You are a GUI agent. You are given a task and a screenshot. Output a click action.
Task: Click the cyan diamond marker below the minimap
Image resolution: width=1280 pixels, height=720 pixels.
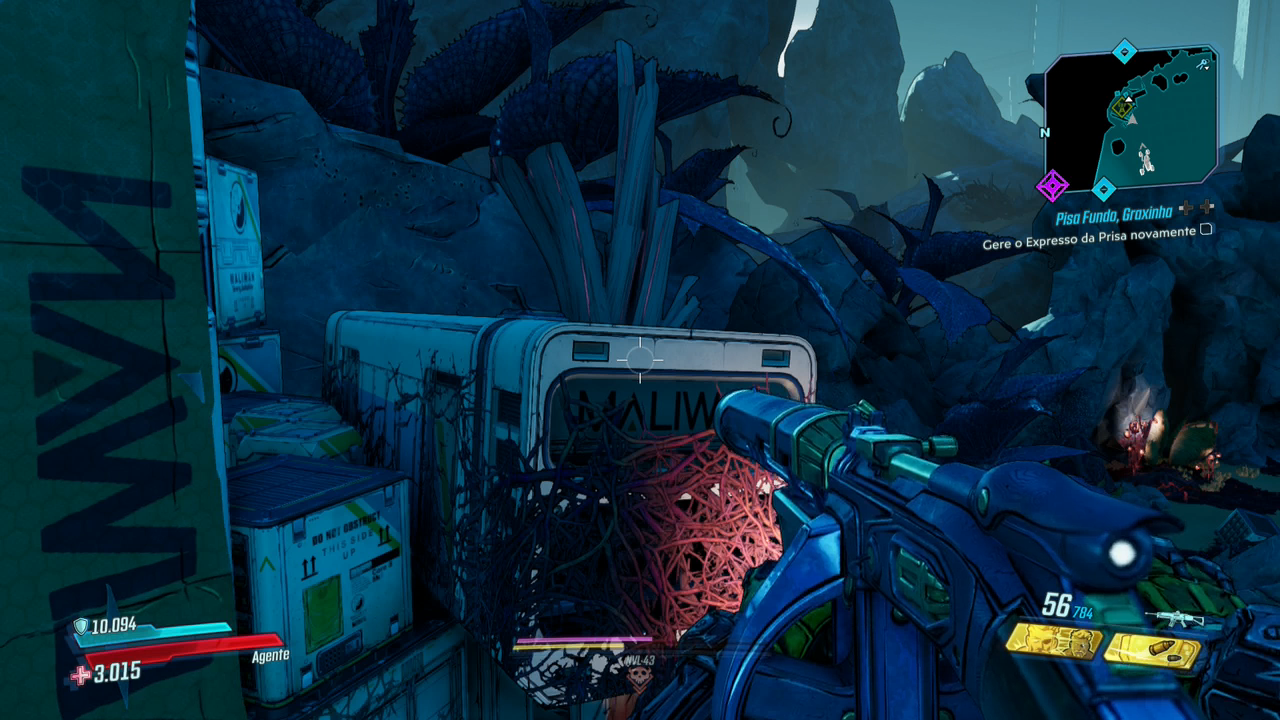click(1104, 187)
